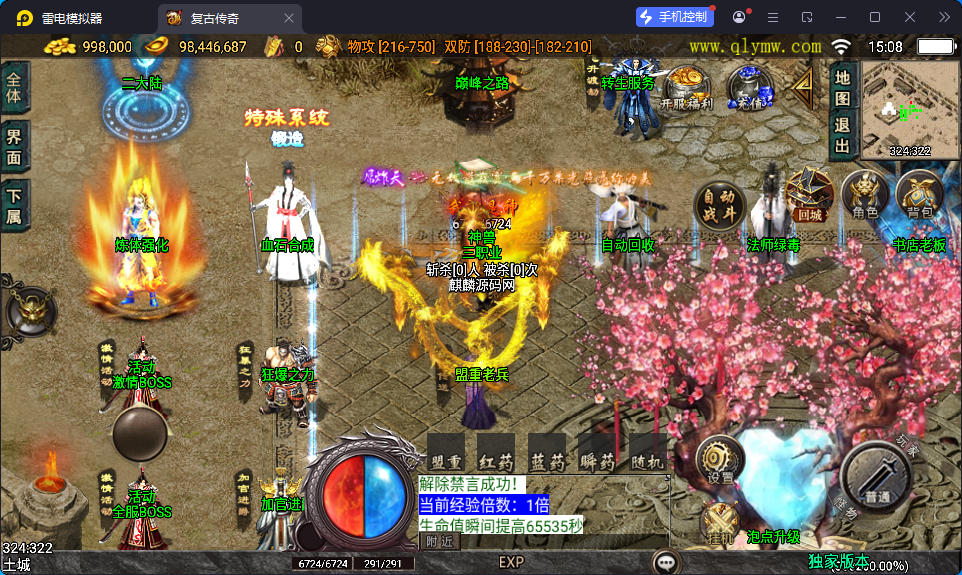This screenshot has height=575, width=962.
Task: Toggle the 自动战斗 auto-battle button
Action: [x=718, y=205]
